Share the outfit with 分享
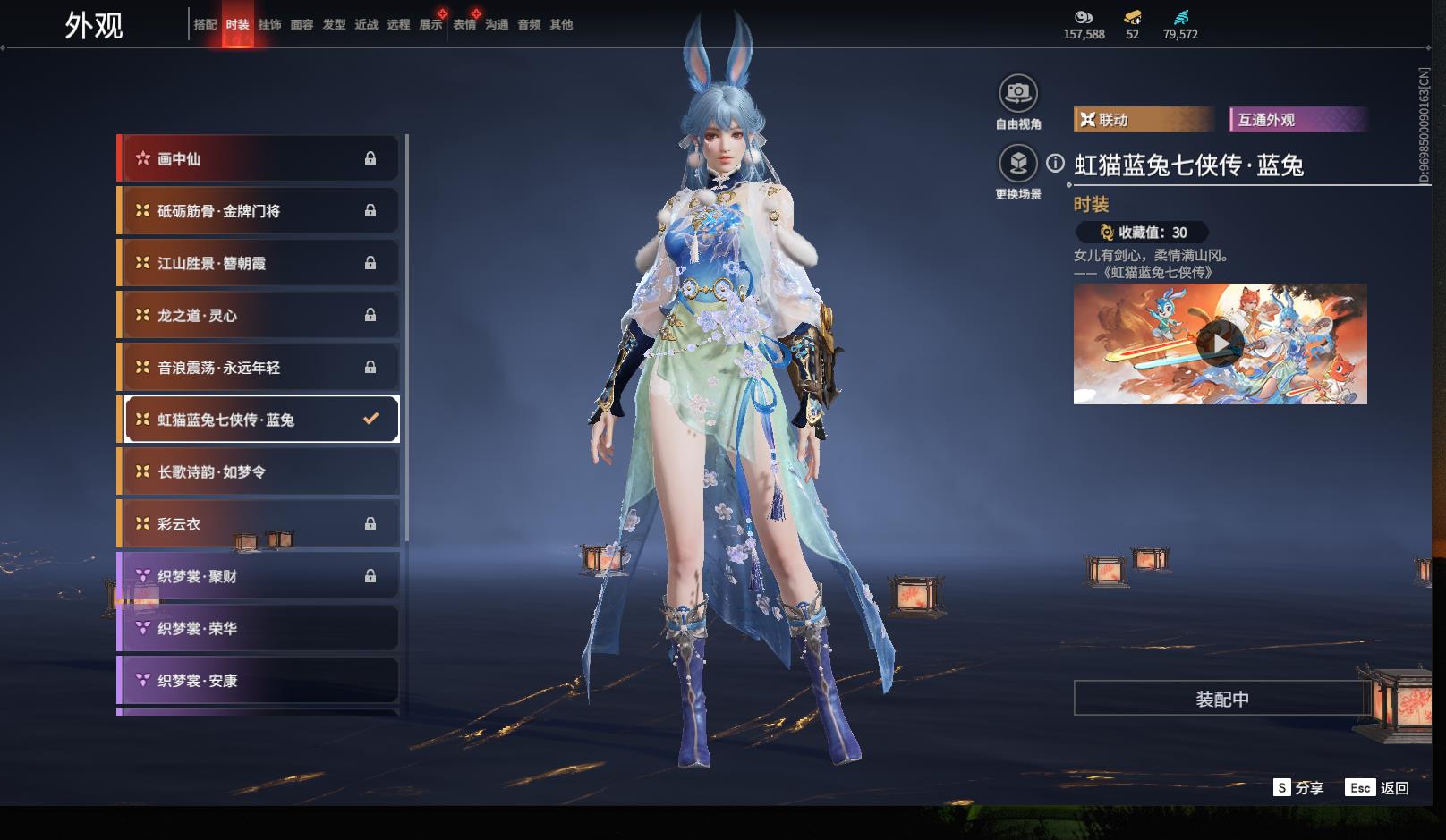The height and width of the screenshot is (840, 1446). pos(1298,787)
